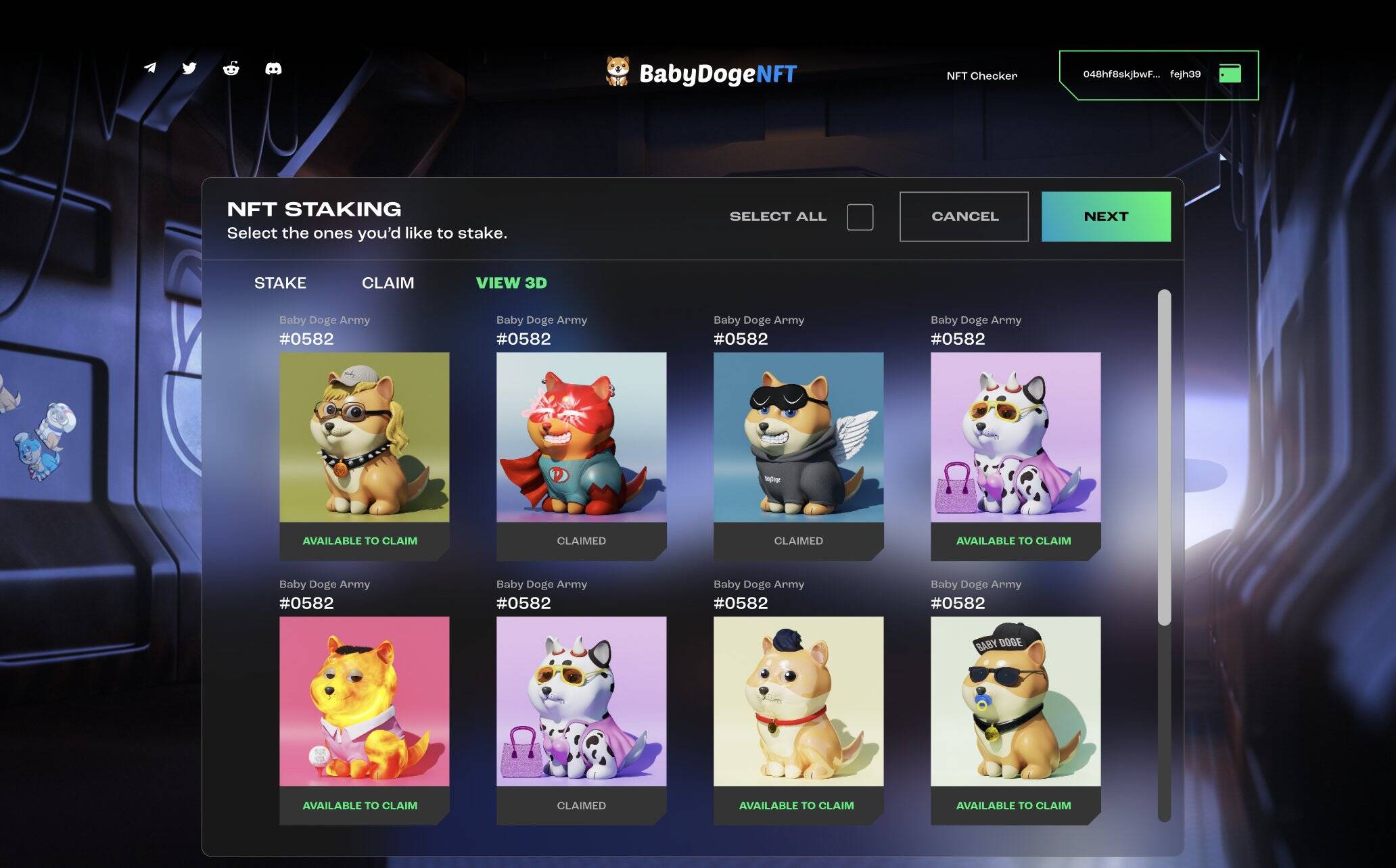Click the connected wallet address 048hf8skjbwF
1396x868 pixels.
coord(1122,74)
